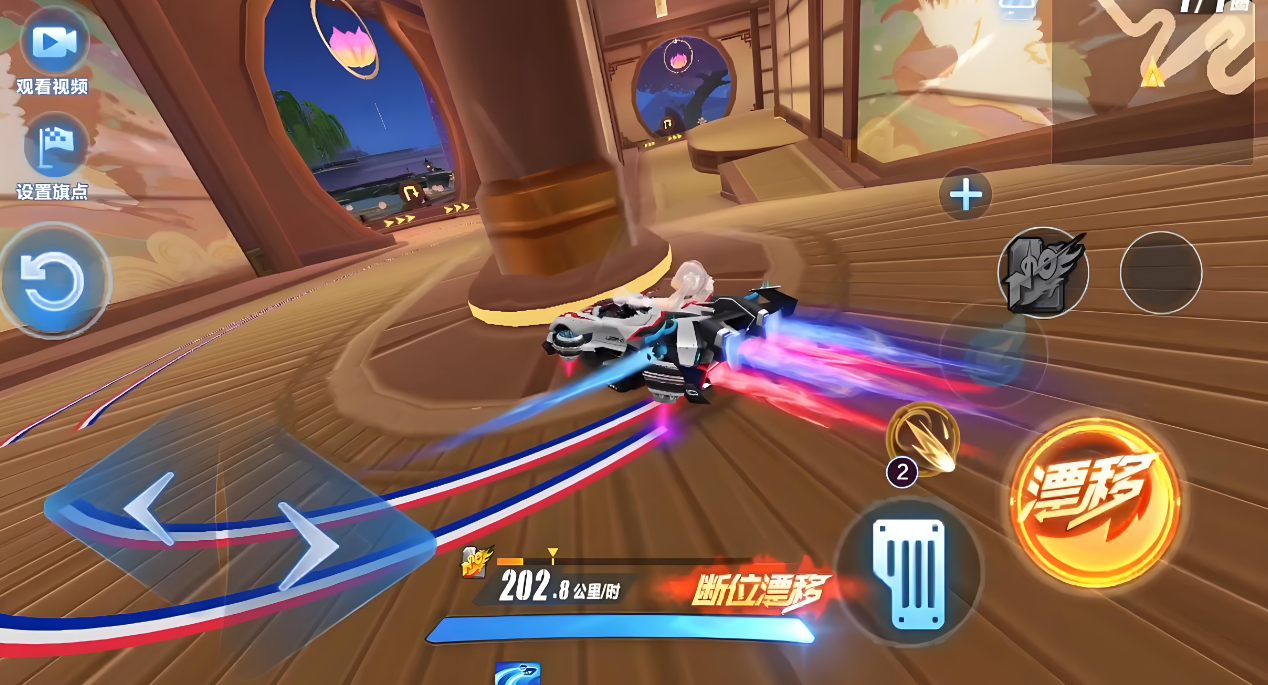Trigger the winged nitro skill icon
The image size is (1268, 685).
1043,272
